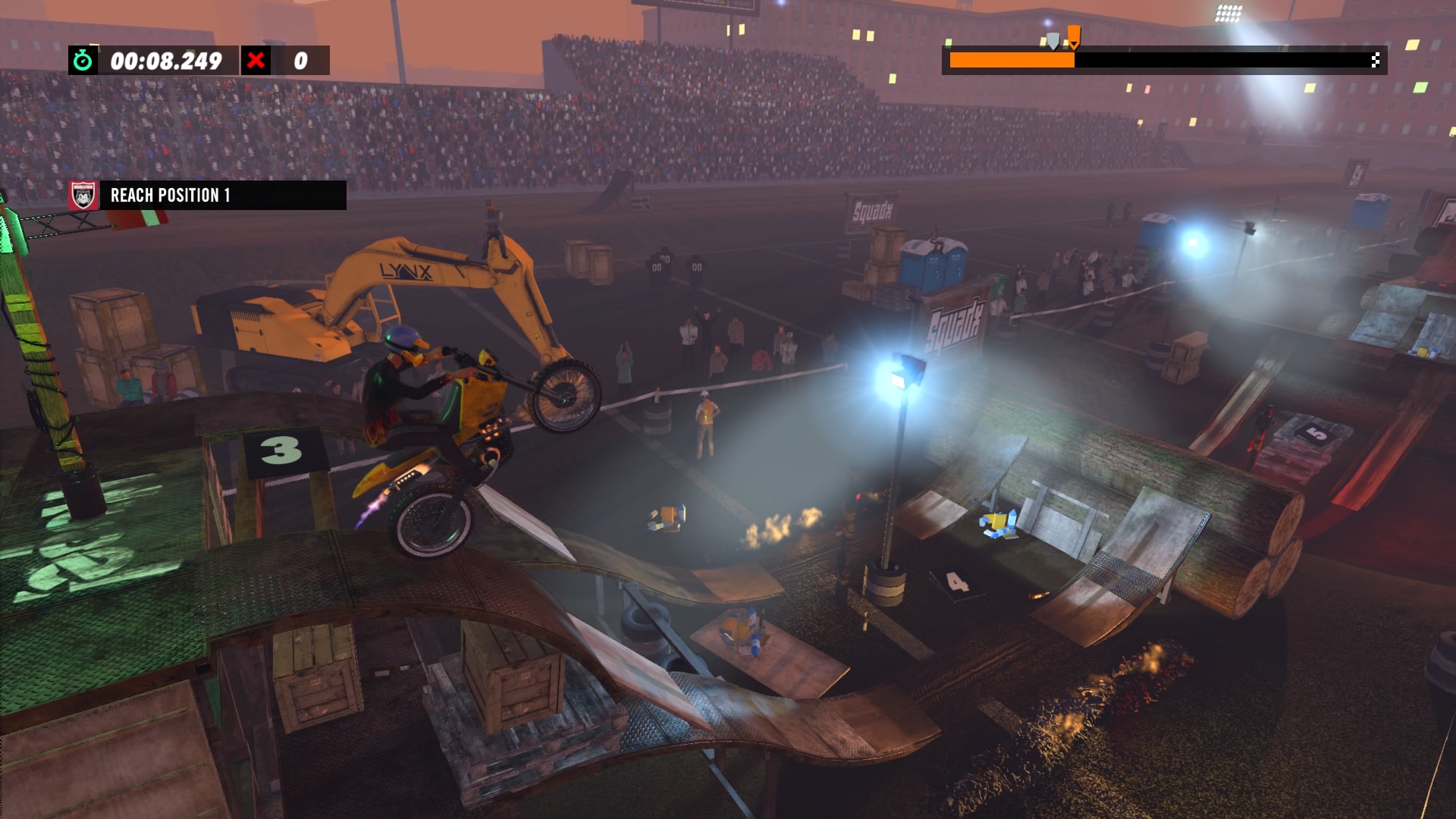Click the team badge beside the objective
Screen dimensions: 1456x819
[83, 196]
